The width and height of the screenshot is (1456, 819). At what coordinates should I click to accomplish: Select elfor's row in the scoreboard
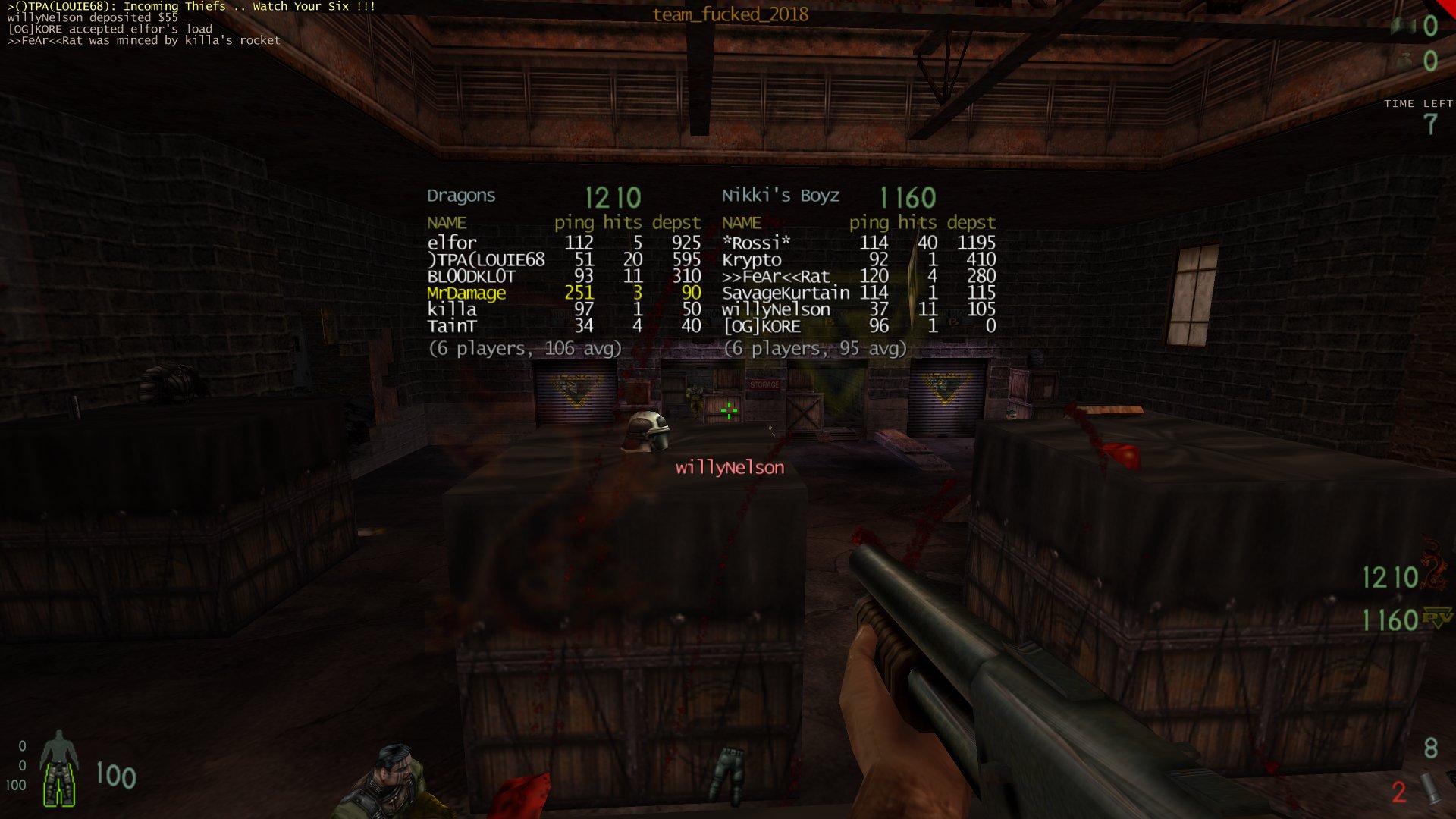point(563,243)
